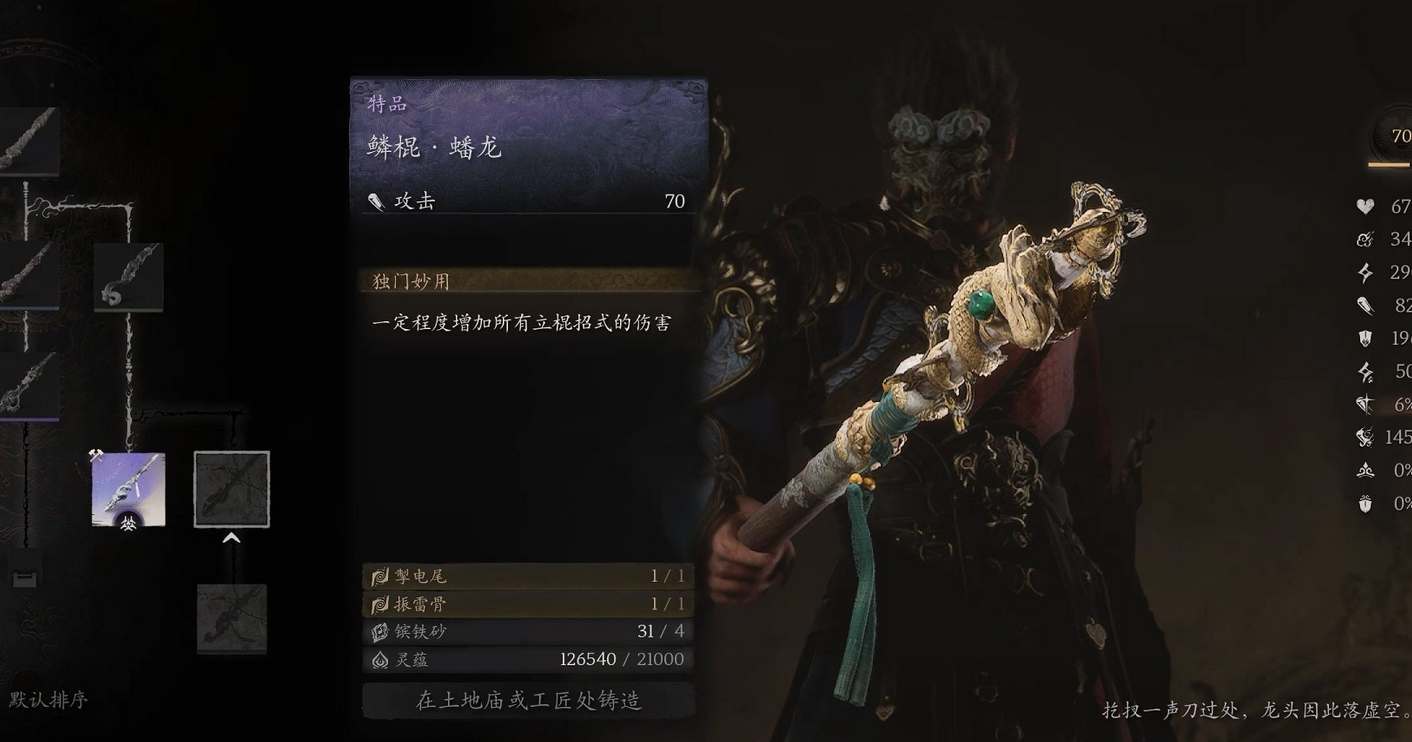The height and width of the screenshot is (742, 1412).
Task: Choose the curled-head staff slot in the tree
Action: click(128, 277)
